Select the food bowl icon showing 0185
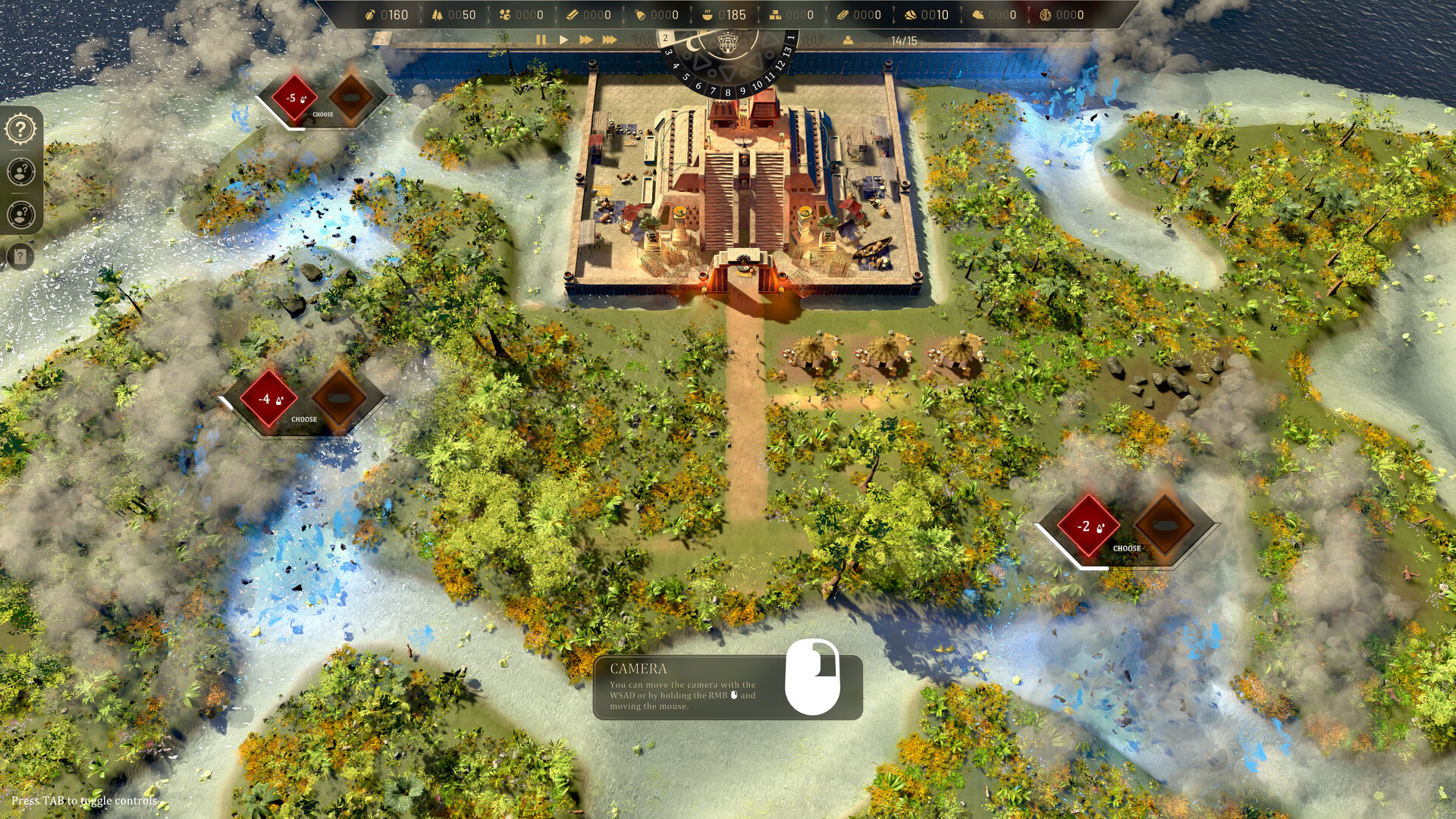Viewport: 1456px width, 819px height. tap(707, 14)
